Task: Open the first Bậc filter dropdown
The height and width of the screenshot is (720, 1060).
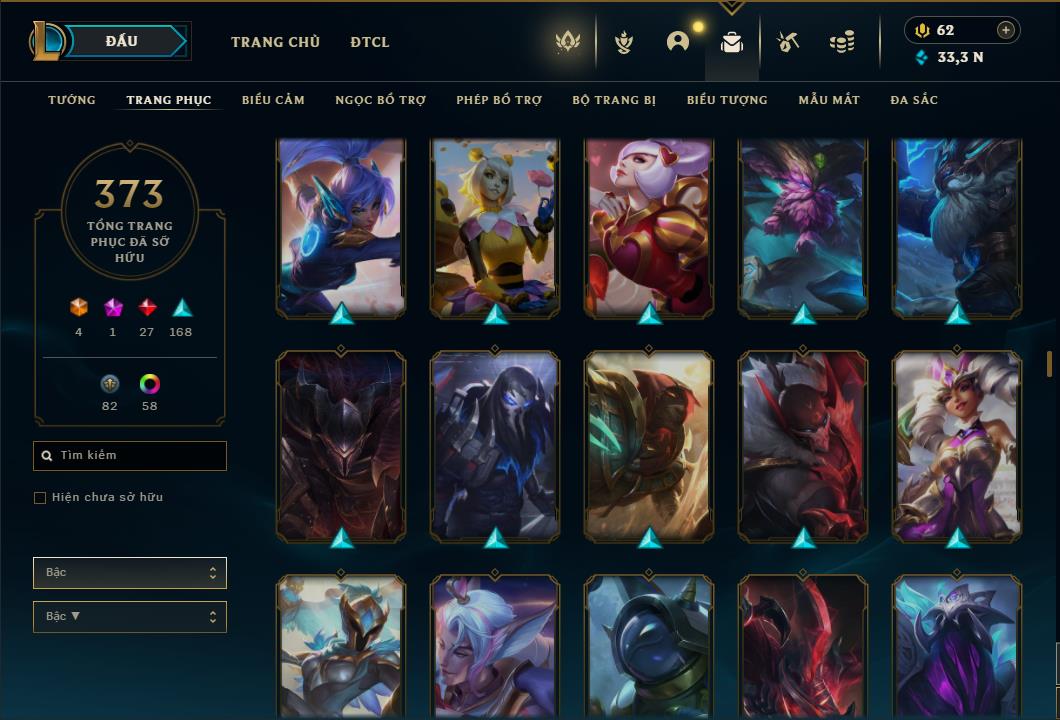Action: tap(130, 573)
